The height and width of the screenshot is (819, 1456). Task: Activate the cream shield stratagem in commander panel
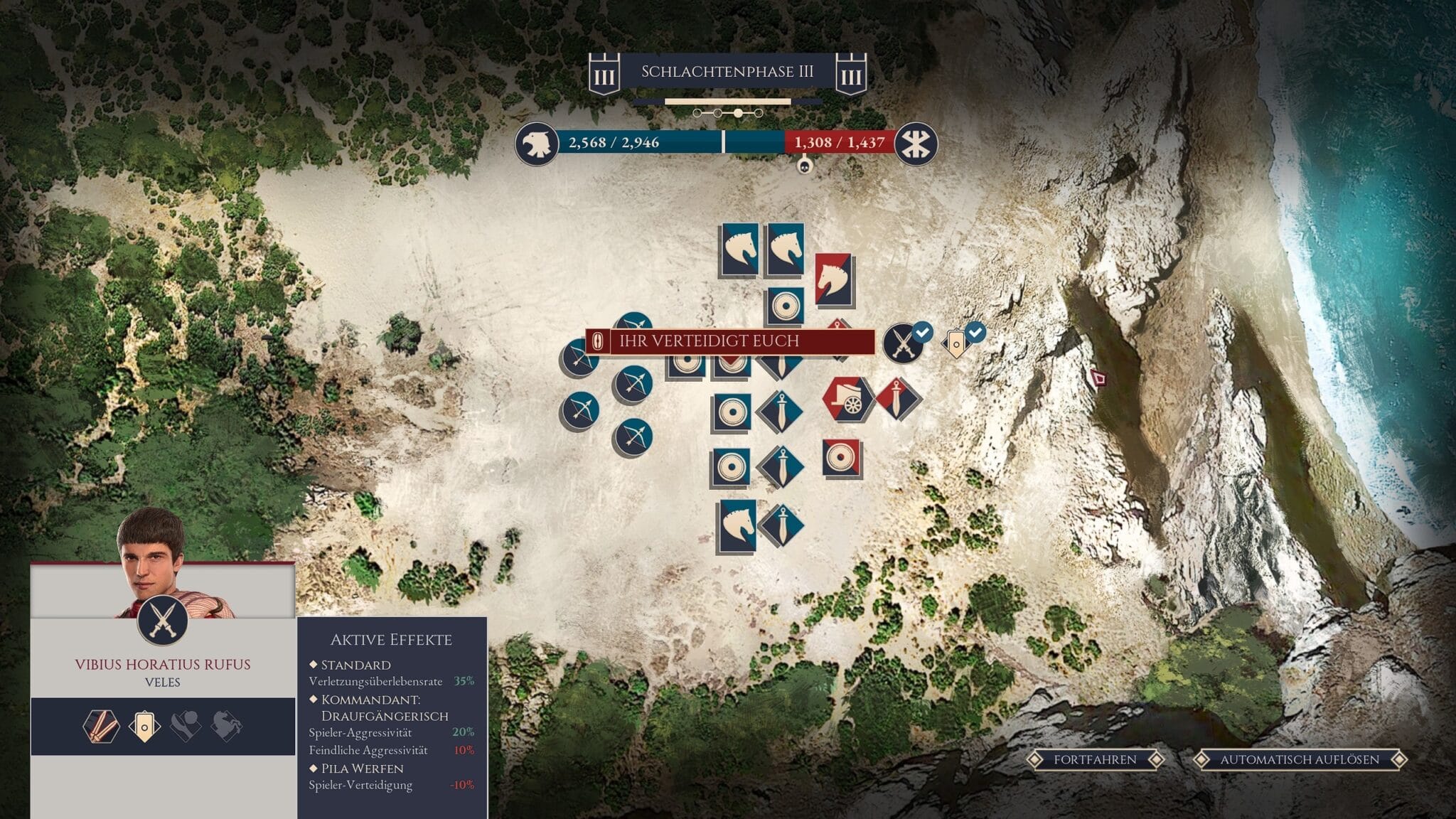point(144,727)
